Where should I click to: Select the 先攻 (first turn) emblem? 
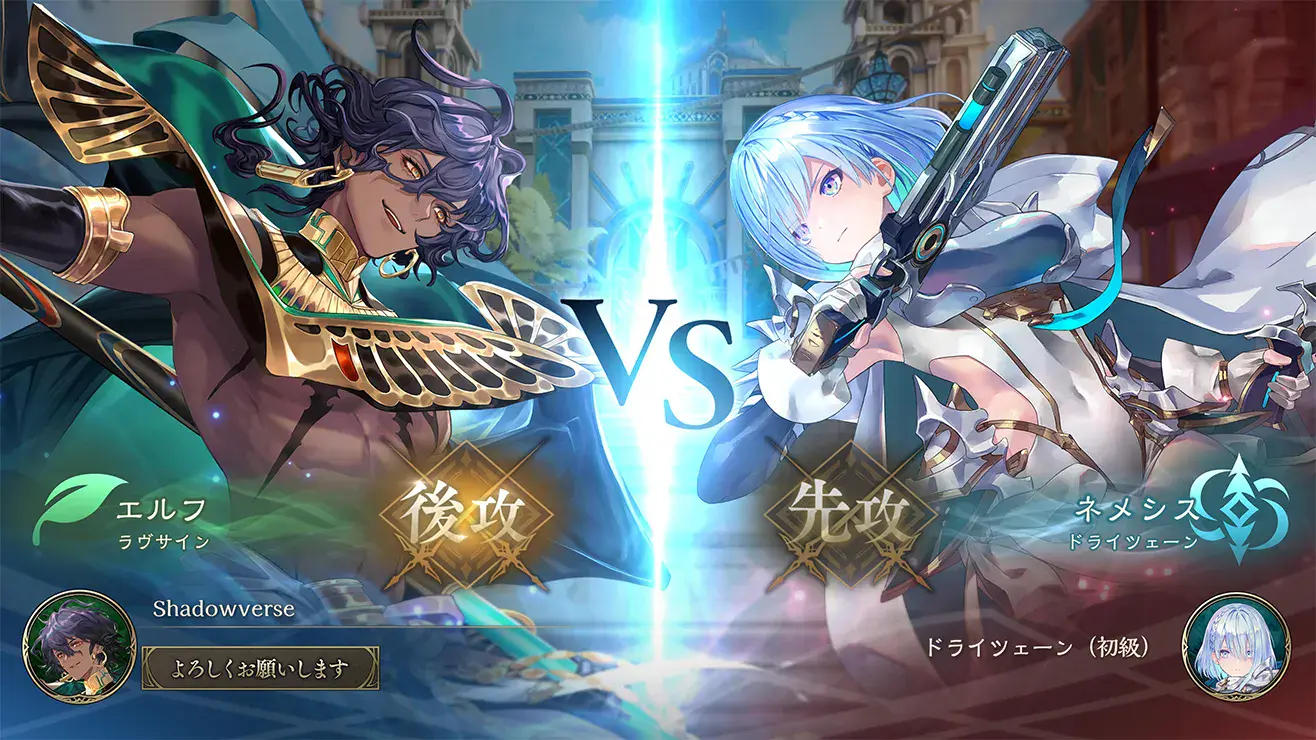tap(849, 512)
